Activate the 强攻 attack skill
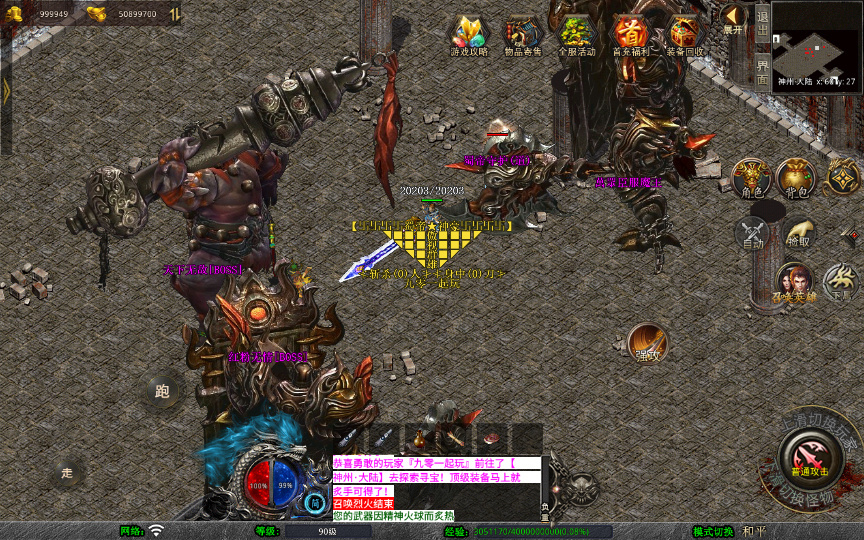864x540 pixels. pyautogui.click(x=648, y=343)
